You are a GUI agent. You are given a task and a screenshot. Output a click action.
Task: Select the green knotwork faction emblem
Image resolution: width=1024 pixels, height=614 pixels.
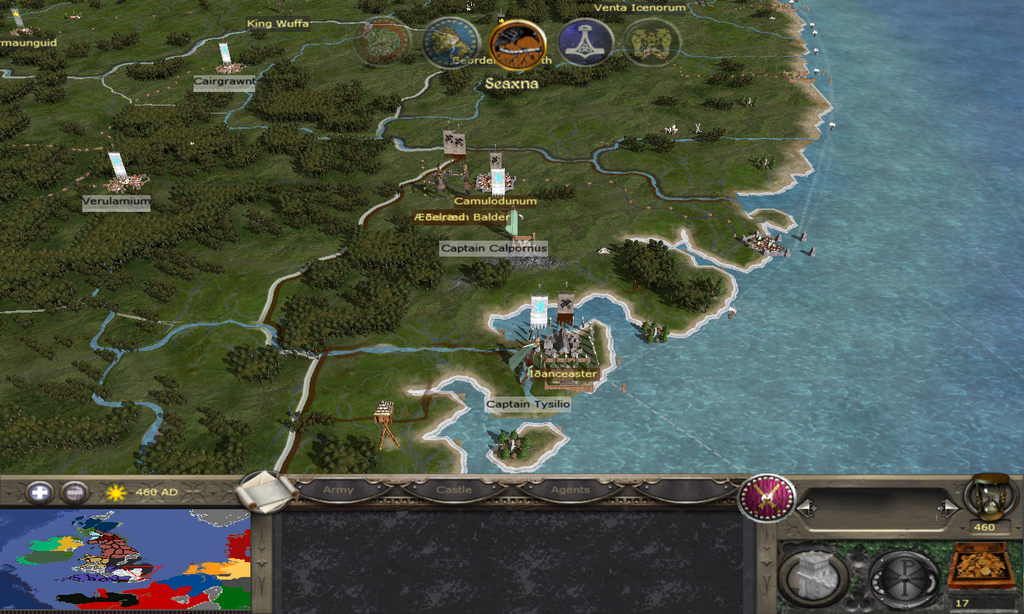(x=383, y=42)
